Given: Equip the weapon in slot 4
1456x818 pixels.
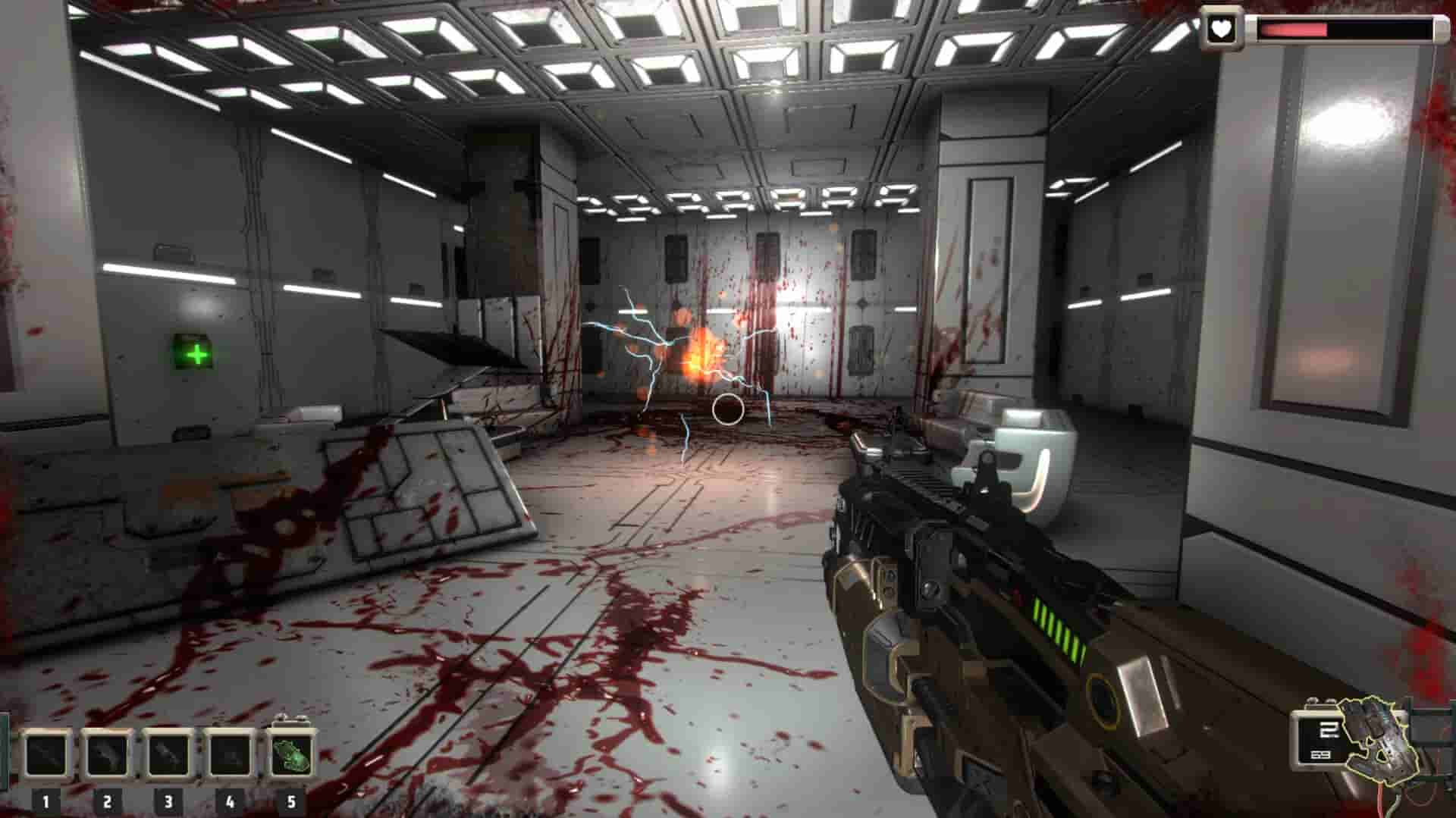Looking at the screenshot, I should coord(230,755).
